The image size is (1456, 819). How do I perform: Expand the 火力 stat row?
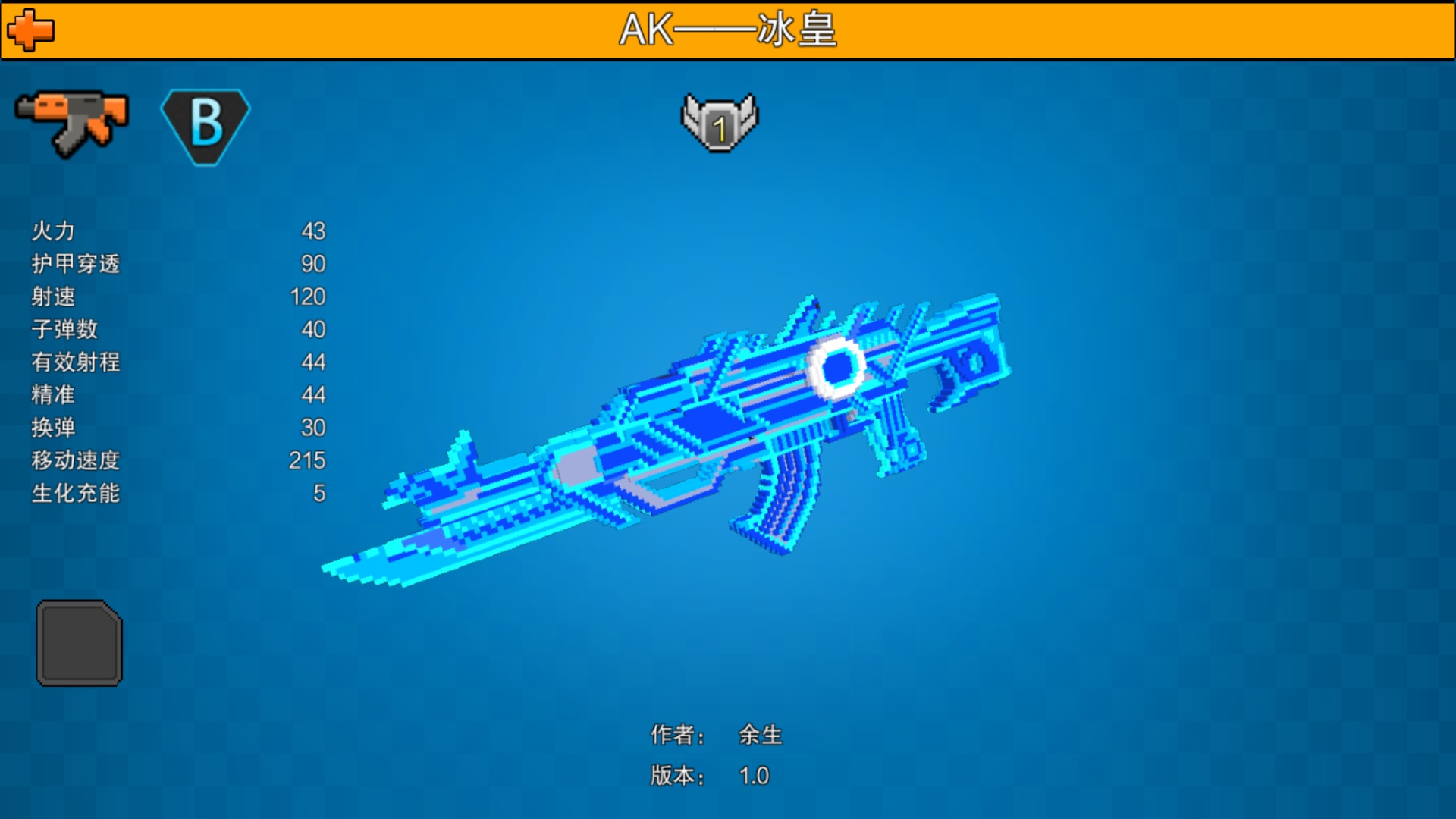tap(52, 232)
